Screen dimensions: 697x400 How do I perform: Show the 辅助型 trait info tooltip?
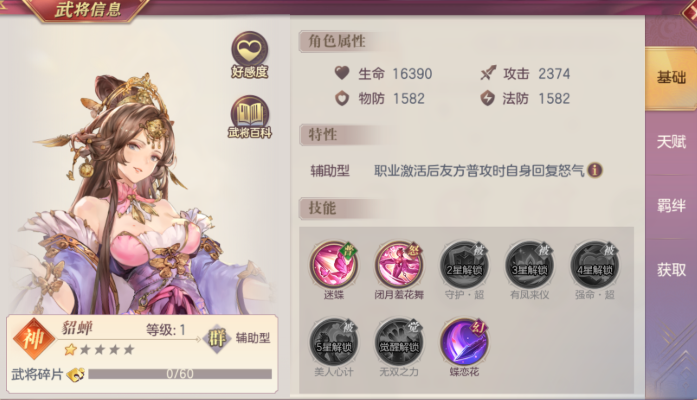point(595,170)
